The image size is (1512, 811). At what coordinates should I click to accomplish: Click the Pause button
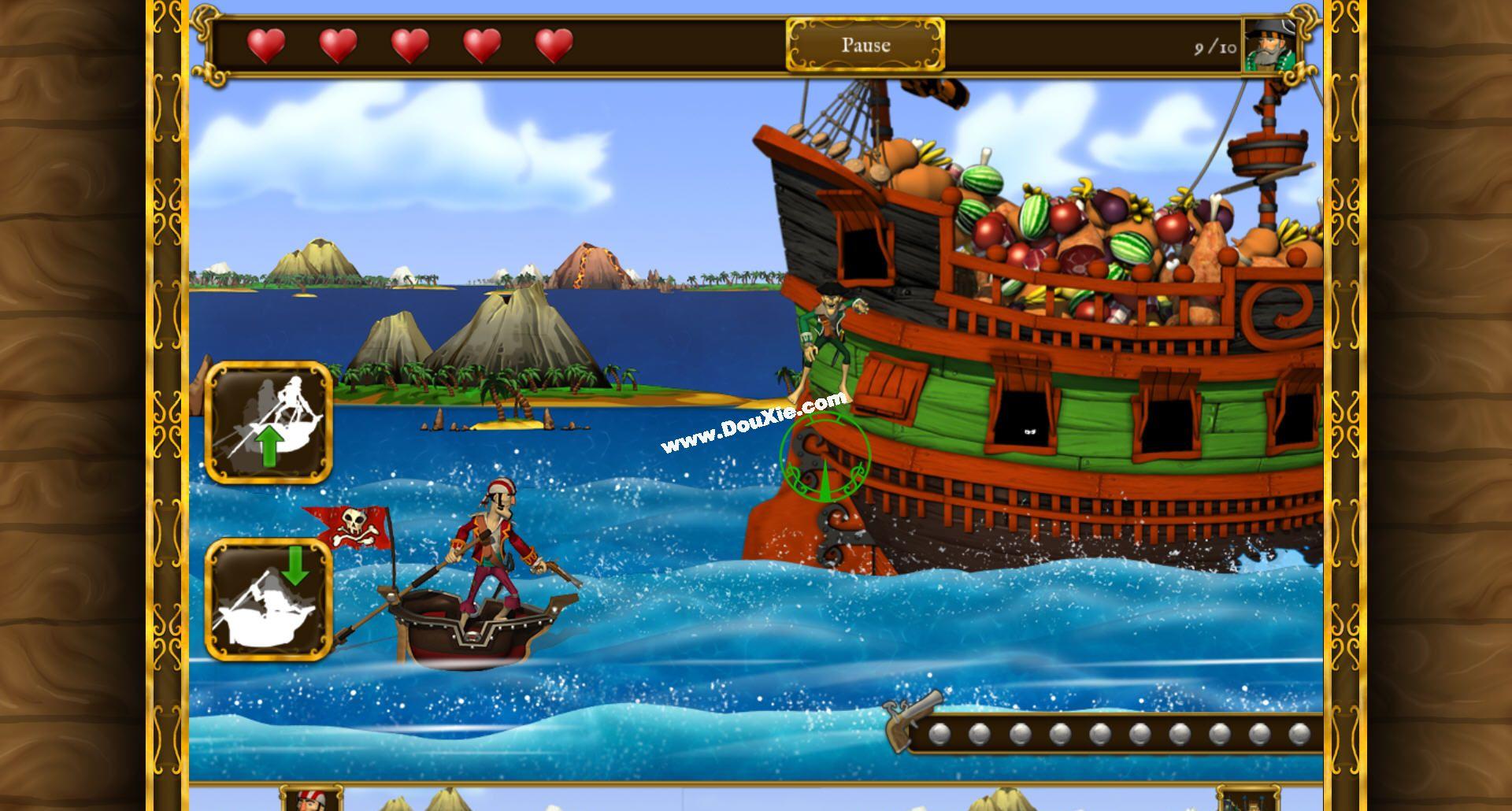tap(865, 45)
